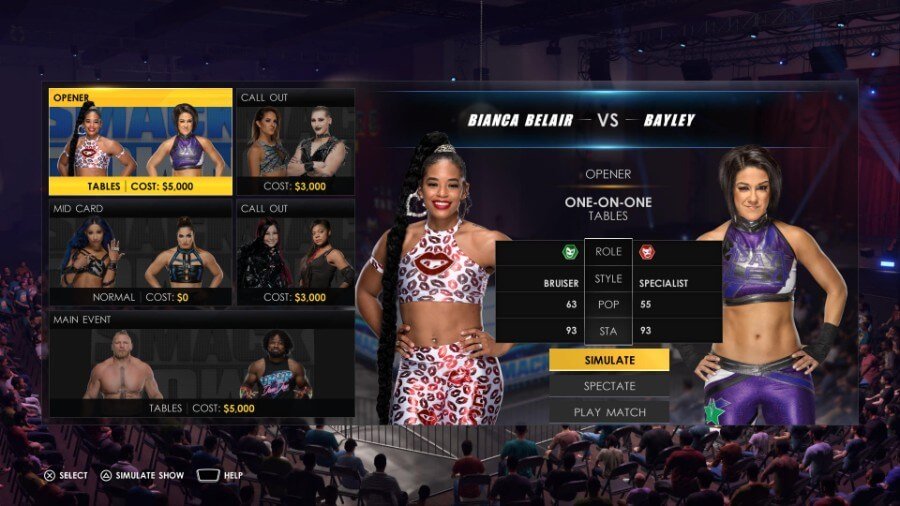This screenshot has width=900, height=506.
Task: Select the Opener match card
Action: pos(141,142)
